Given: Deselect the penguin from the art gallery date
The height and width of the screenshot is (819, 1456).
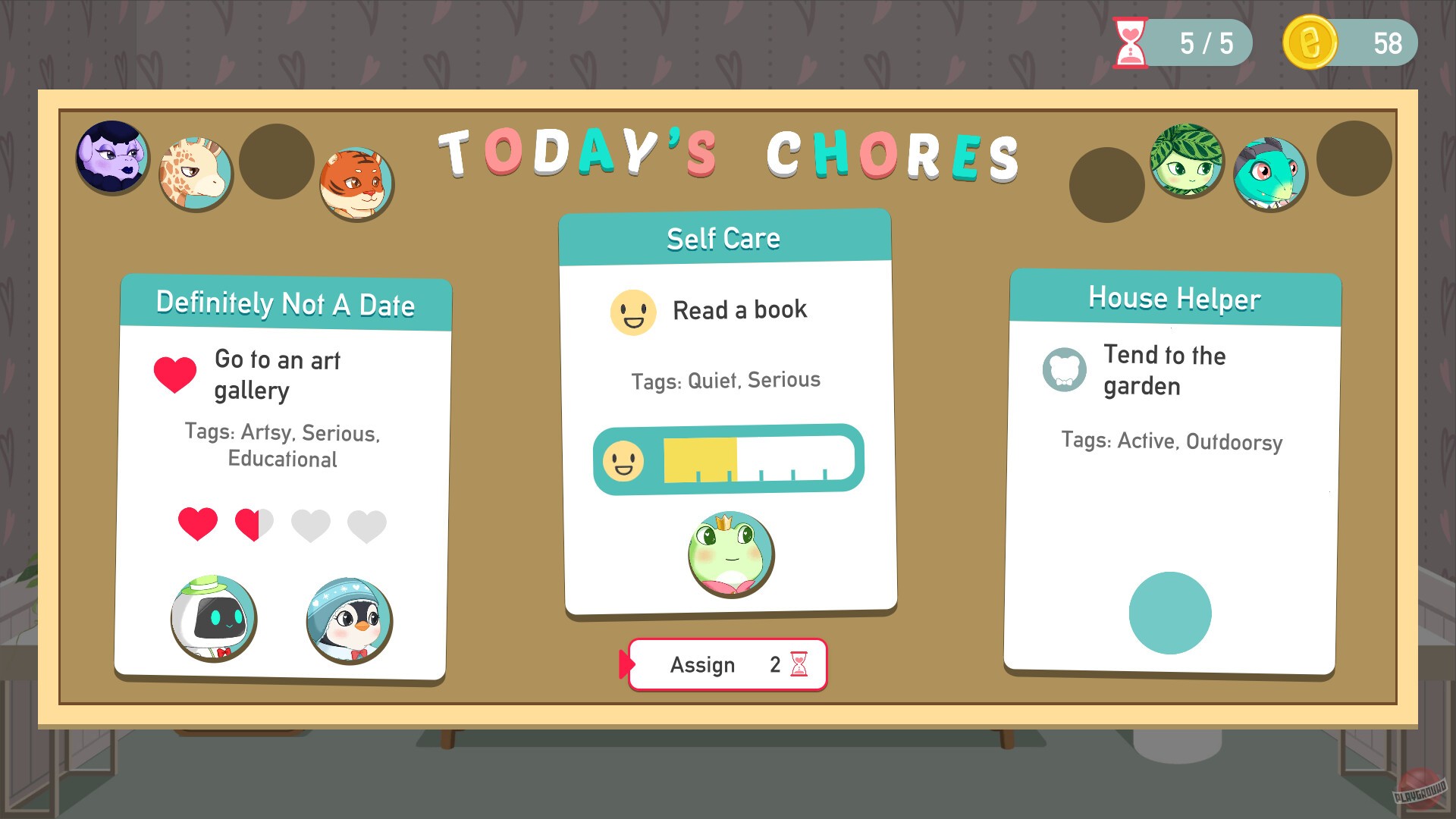Looking at the screenshot, I should (x=350, y=621).
